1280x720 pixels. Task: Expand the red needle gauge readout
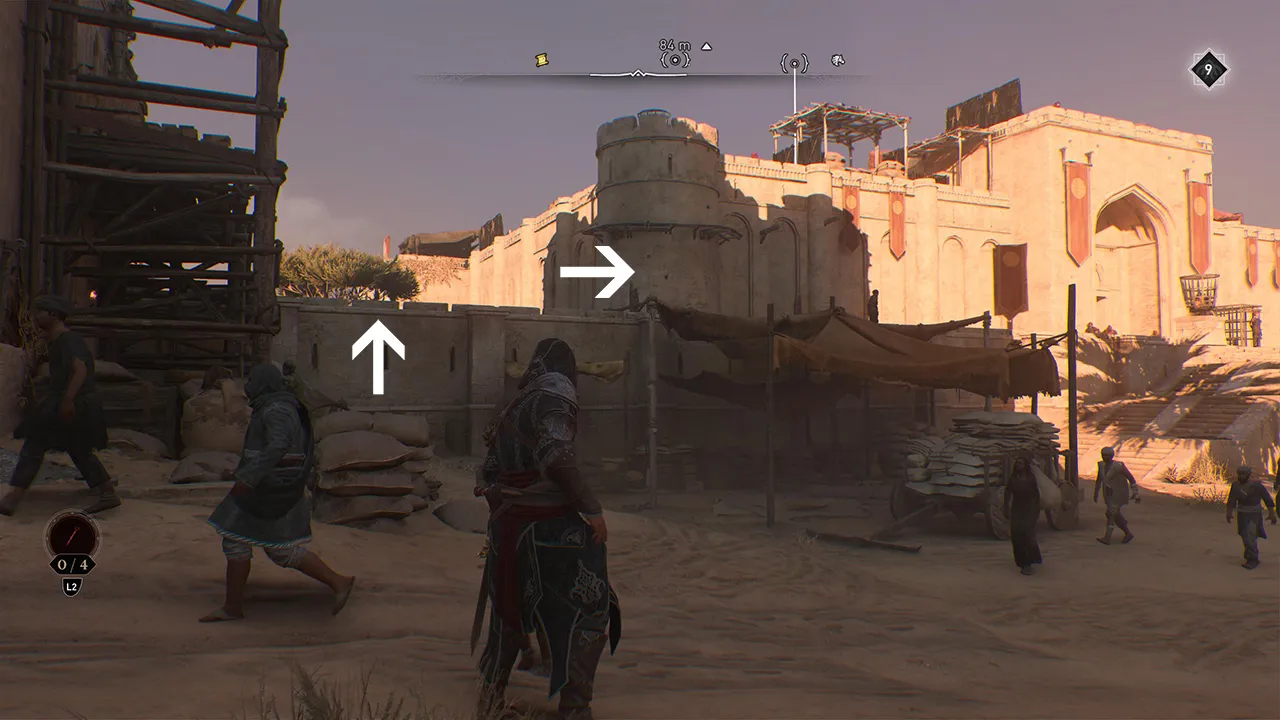(70, 535)
